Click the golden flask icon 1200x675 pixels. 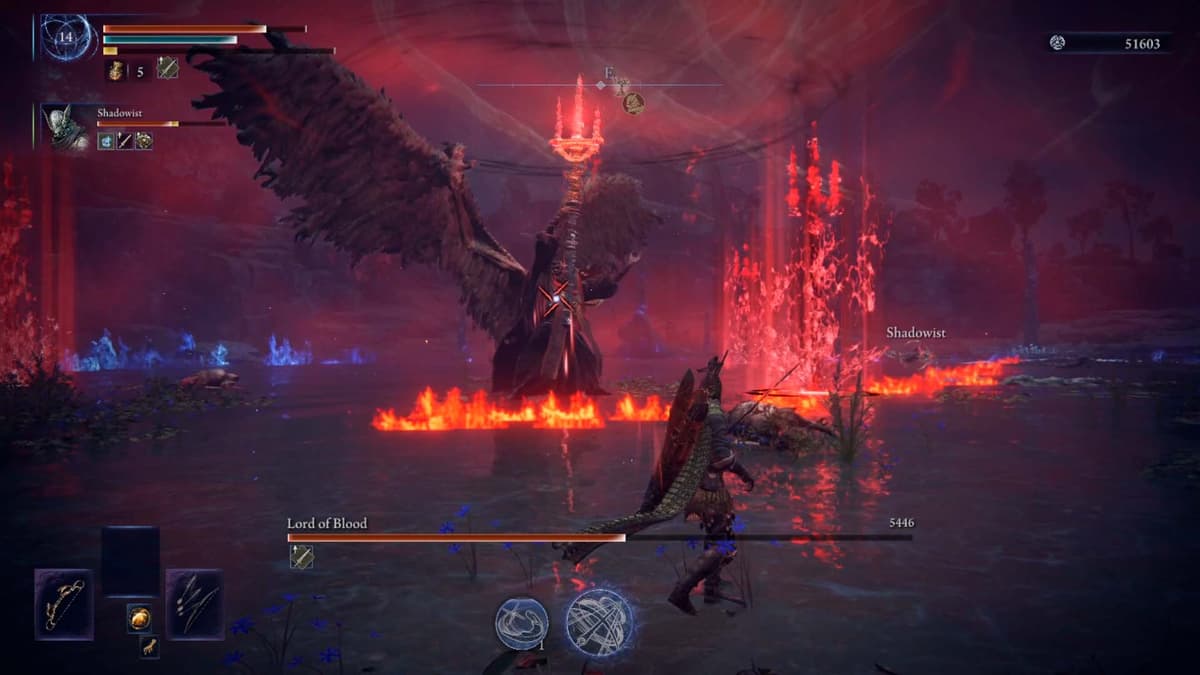[116, 69]
